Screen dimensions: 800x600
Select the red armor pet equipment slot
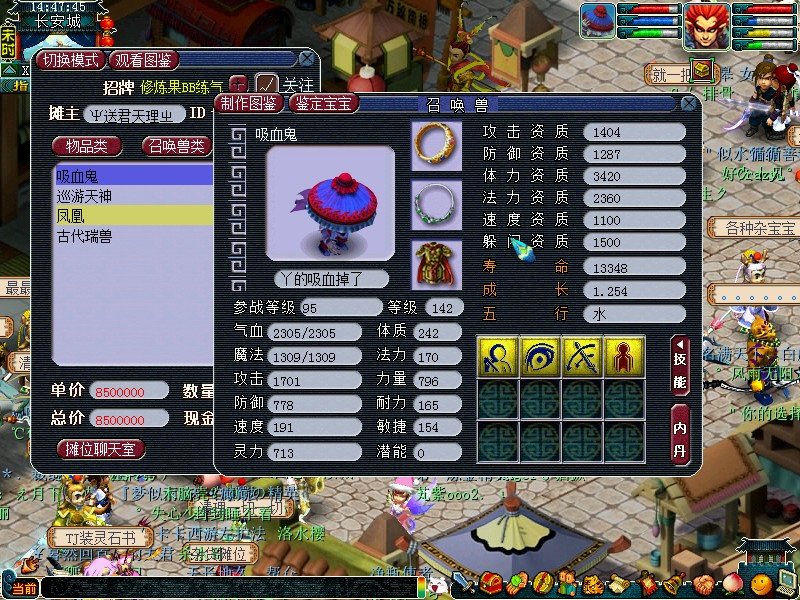437,264
